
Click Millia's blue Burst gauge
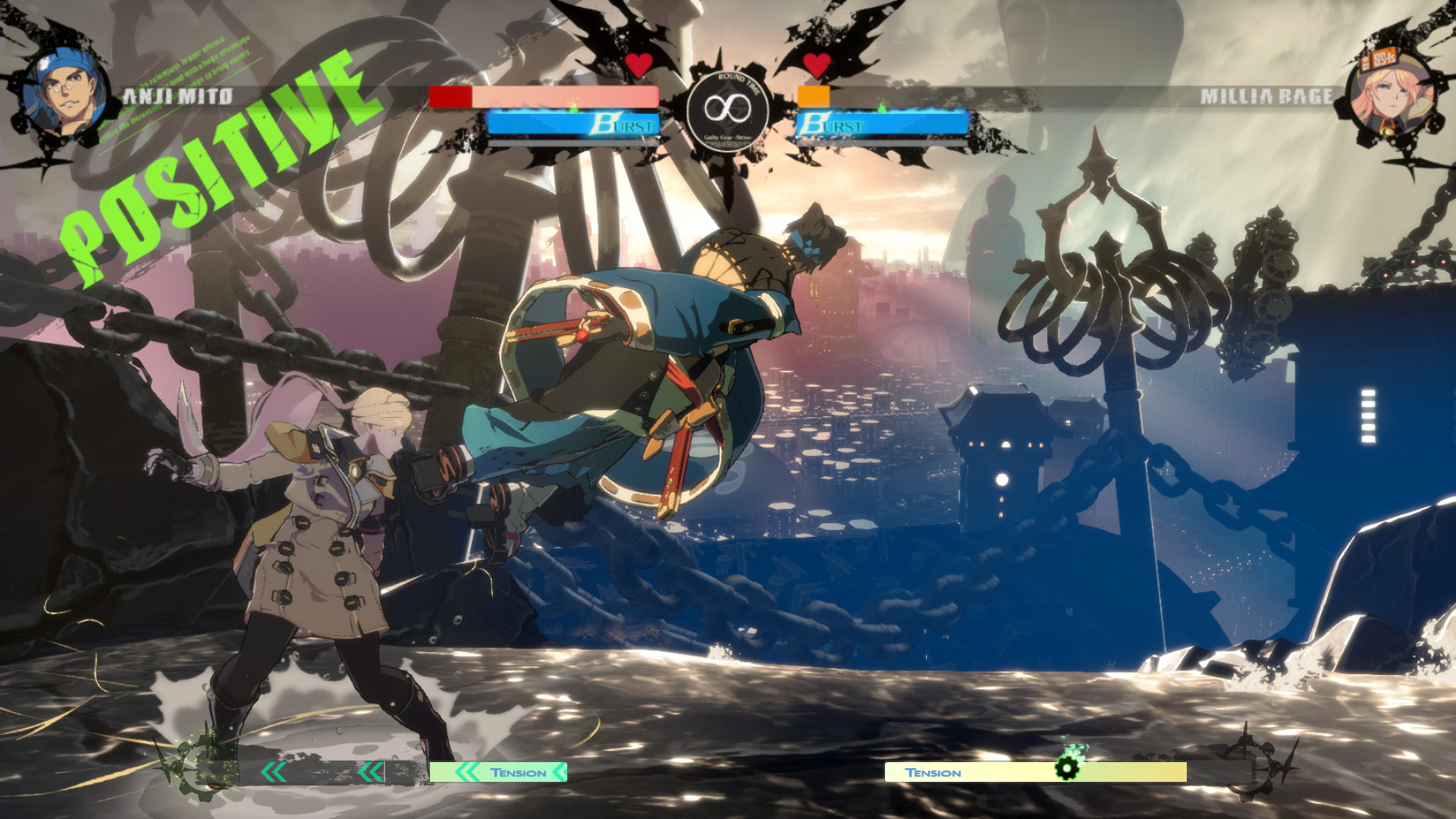883,123
